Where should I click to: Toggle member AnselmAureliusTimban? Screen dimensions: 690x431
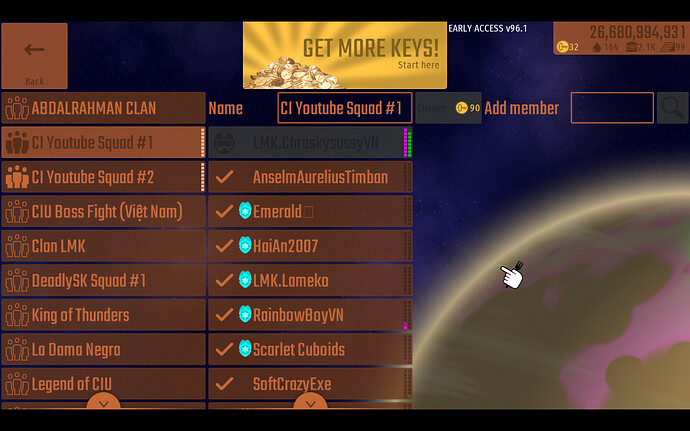(310, 177)
